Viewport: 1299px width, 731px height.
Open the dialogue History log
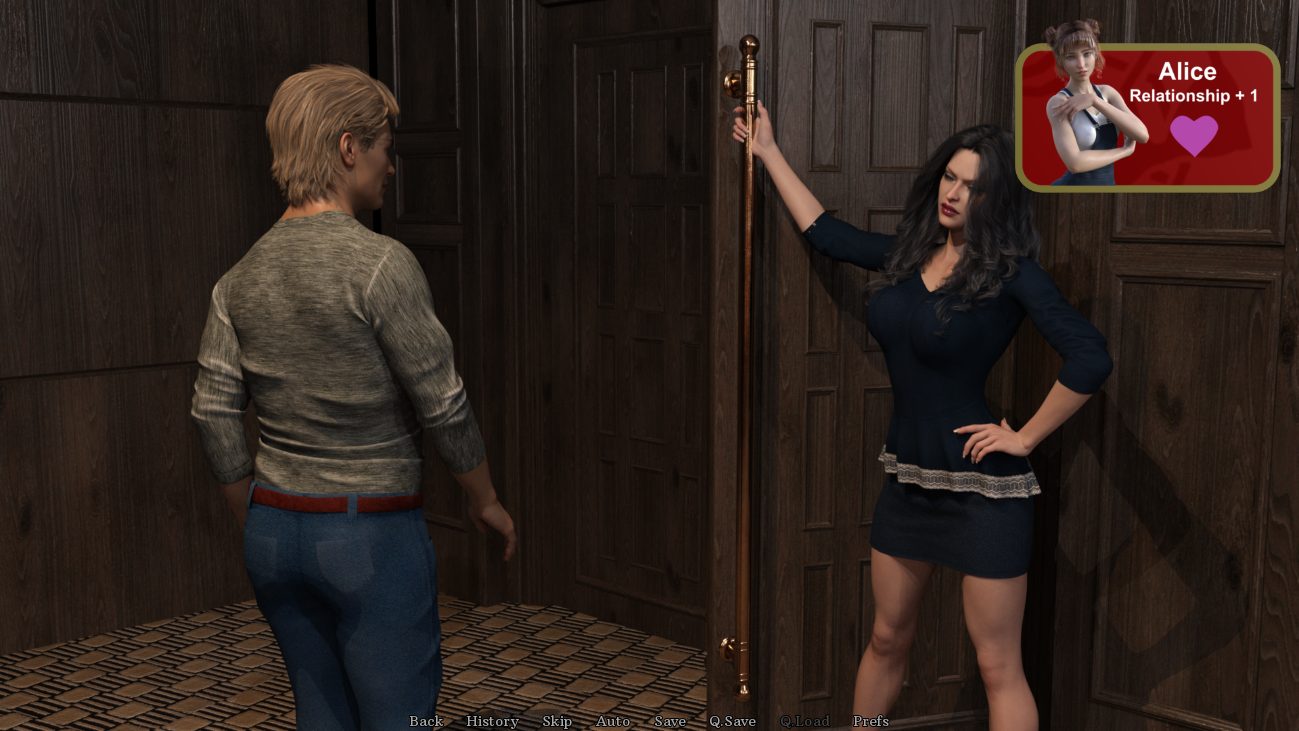(492, 721)
